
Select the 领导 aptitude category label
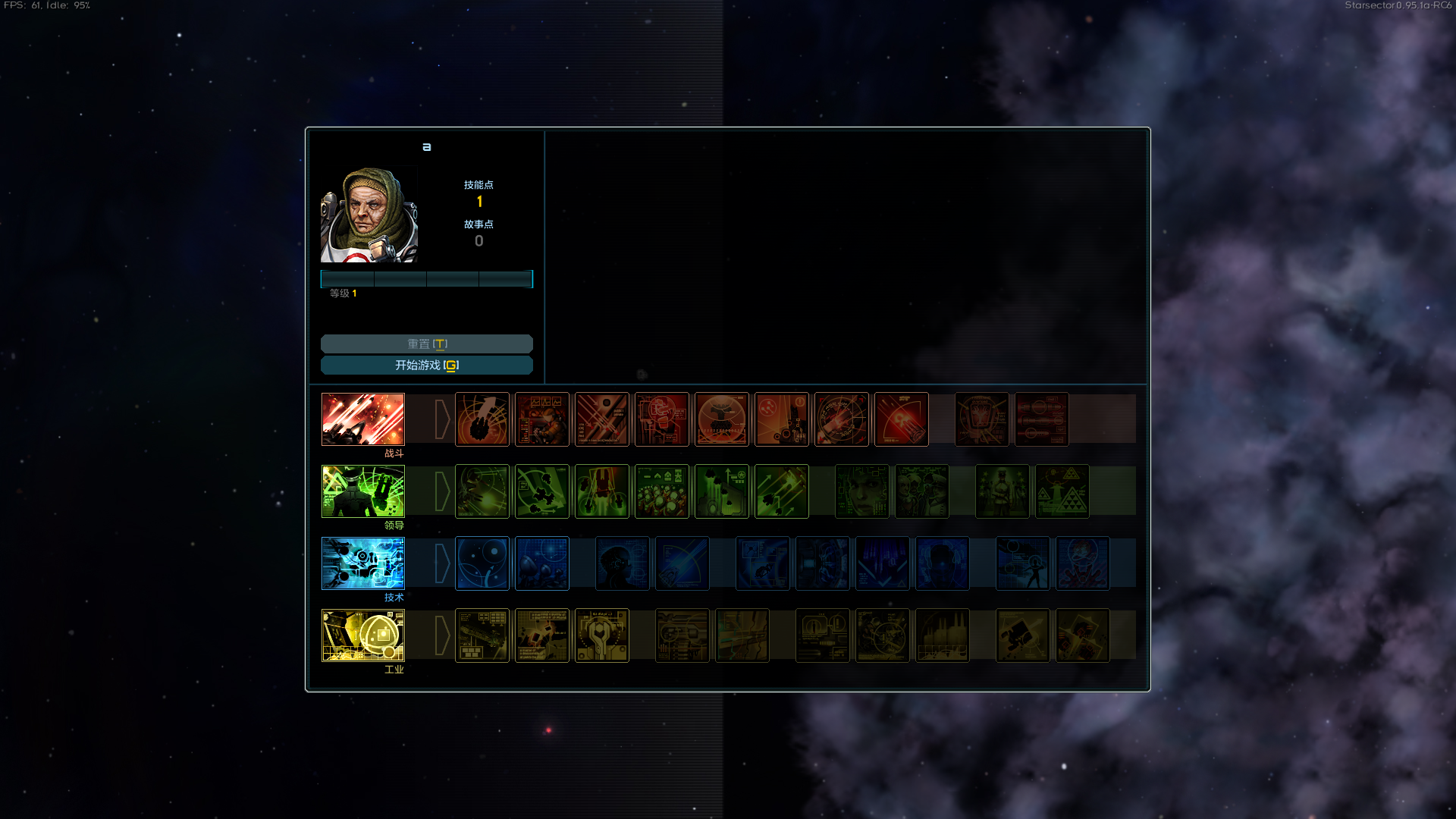pyautogui.click(x=394, y=524)
